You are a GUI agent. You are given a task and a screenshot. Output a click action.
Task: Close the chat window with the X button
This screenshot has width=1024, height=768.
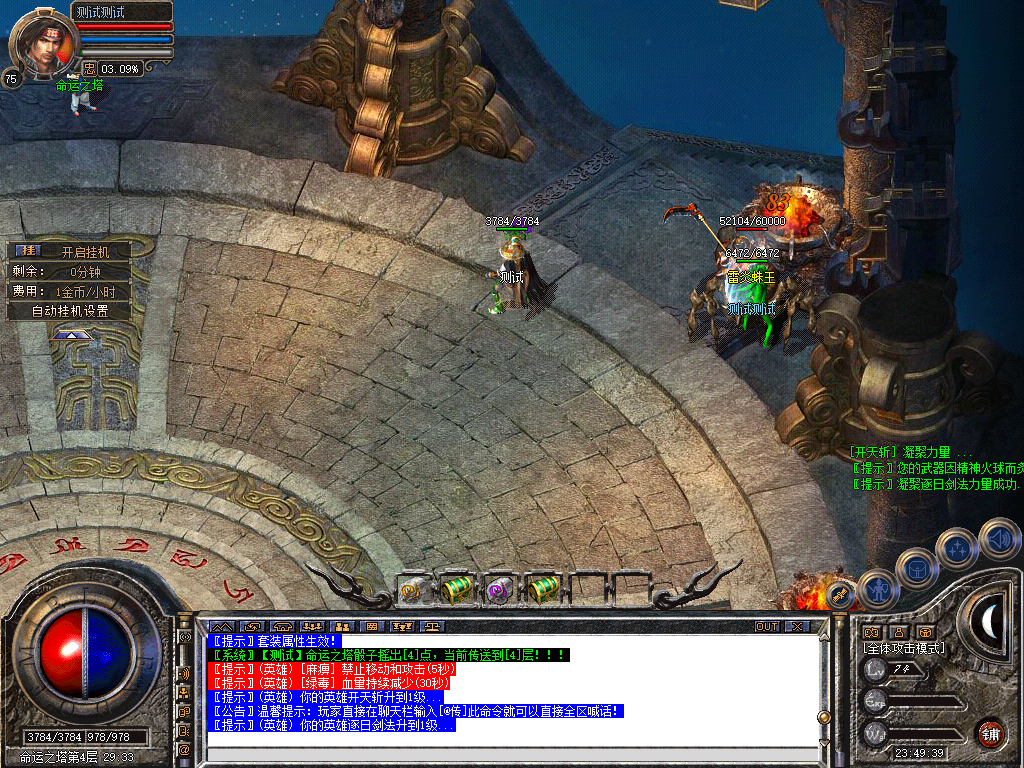[797, 627]
